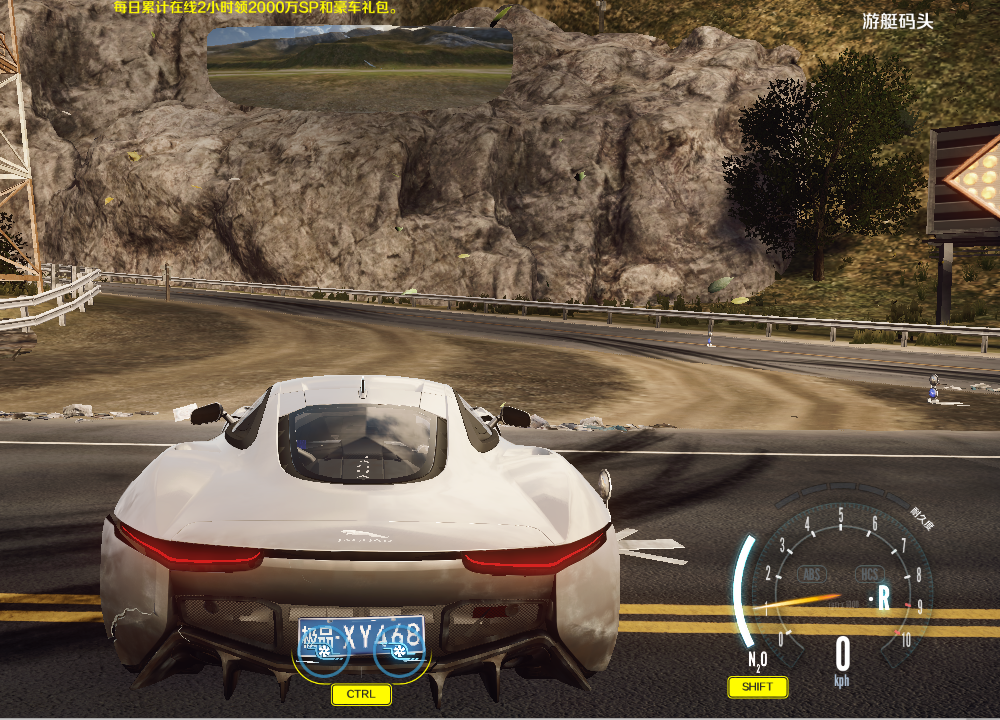This screenshot has width=1000, height=720.
Task: Toggle the HCS indicator on the tachometer
Action: pos(869,574)
